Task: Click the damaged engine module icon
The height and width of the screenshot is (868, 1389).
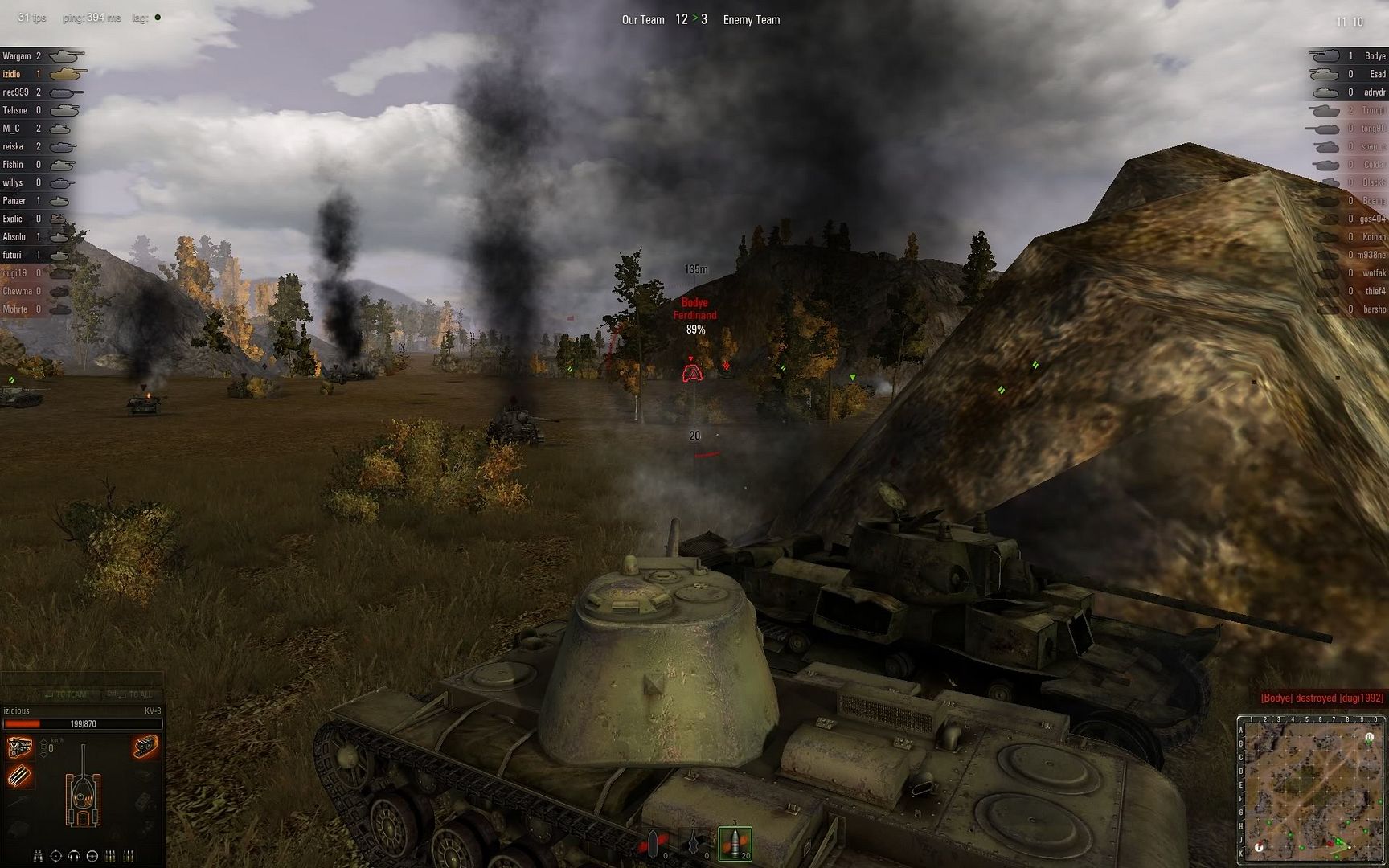Action: pyautogui.click(x=19, y=748)
